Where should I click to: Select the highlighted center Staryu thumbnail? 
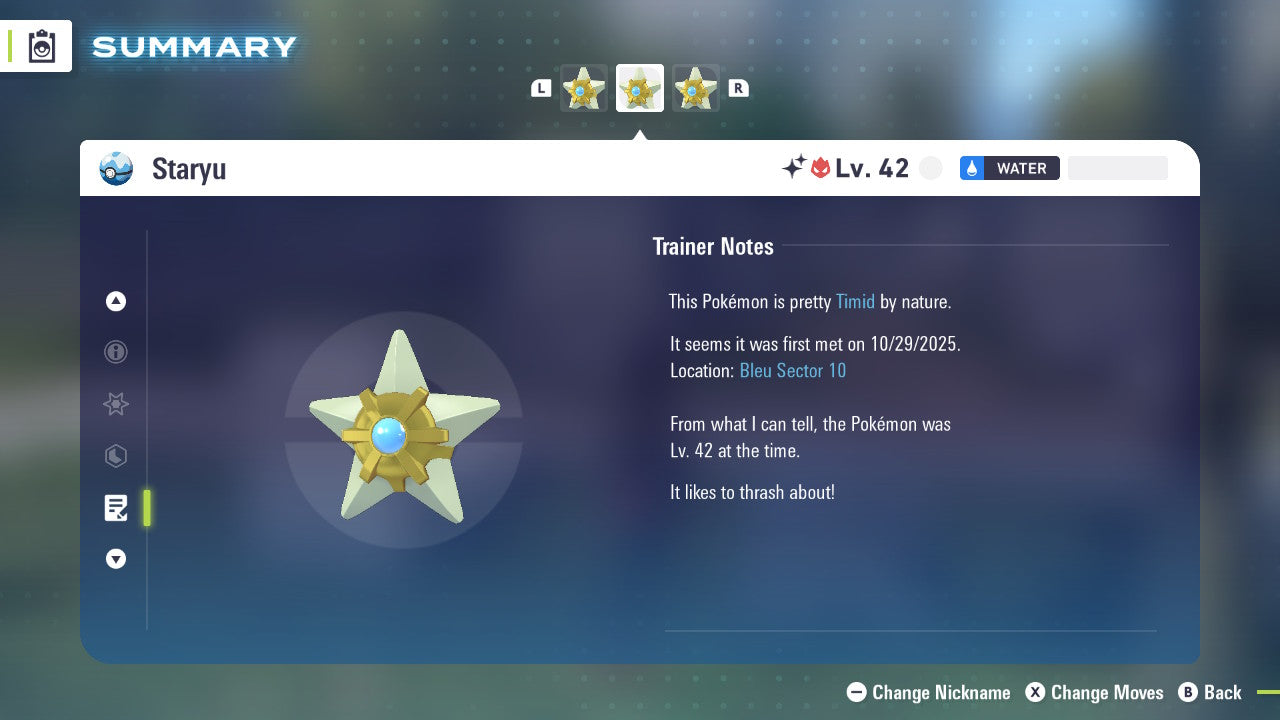pos(640,88)
